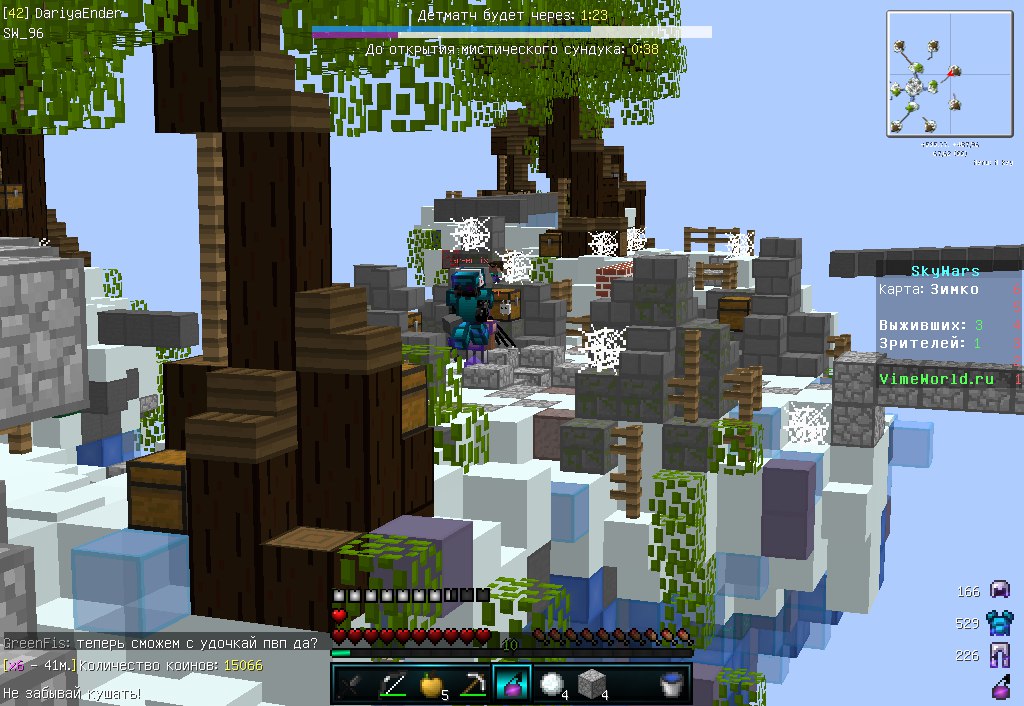Click the SkyWars scoreboard panel
Screen dimensions: 1024x706
pos(945,325)
